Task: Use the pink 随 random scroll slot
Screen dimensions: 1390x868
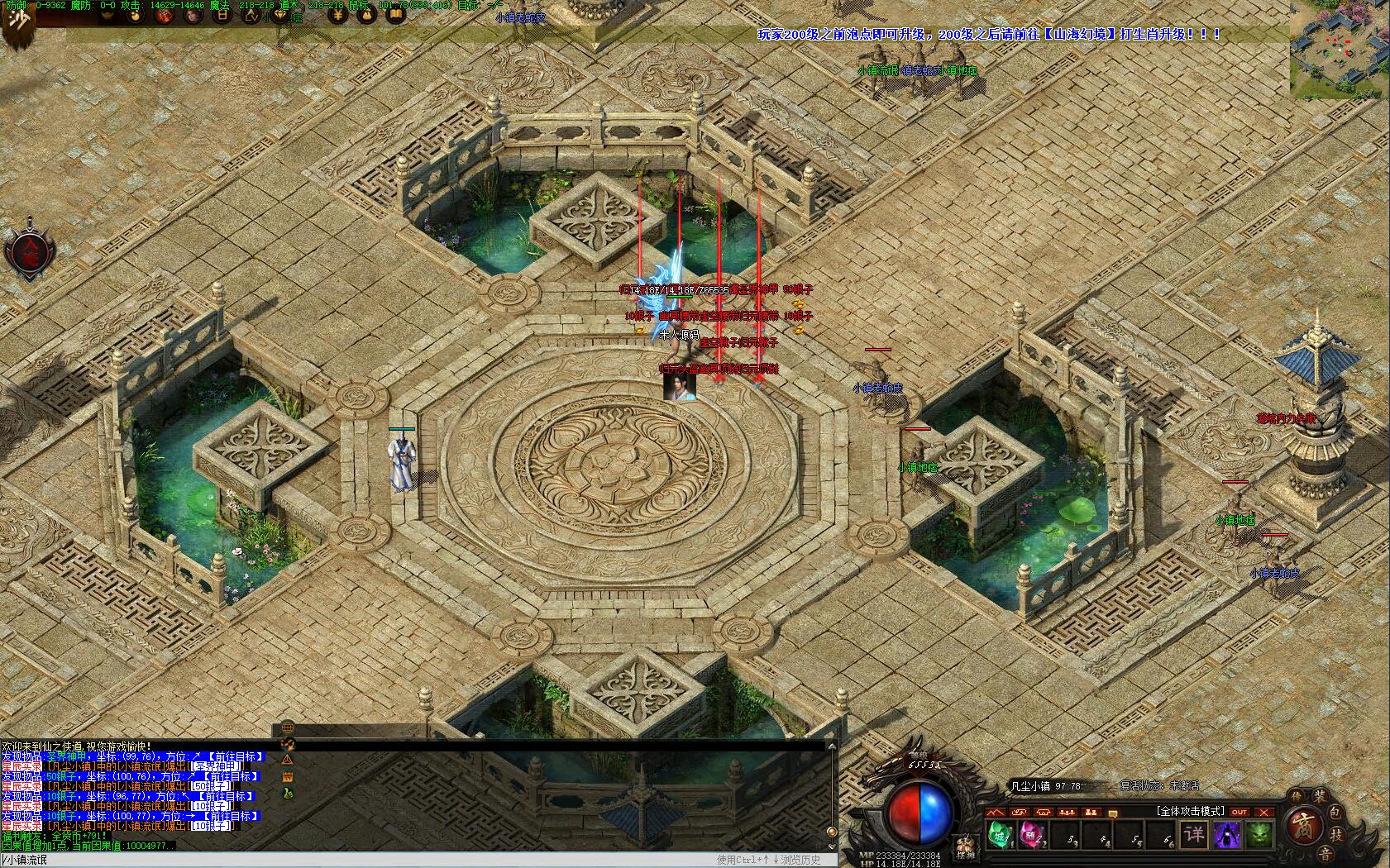Action: pos(1033,834)
